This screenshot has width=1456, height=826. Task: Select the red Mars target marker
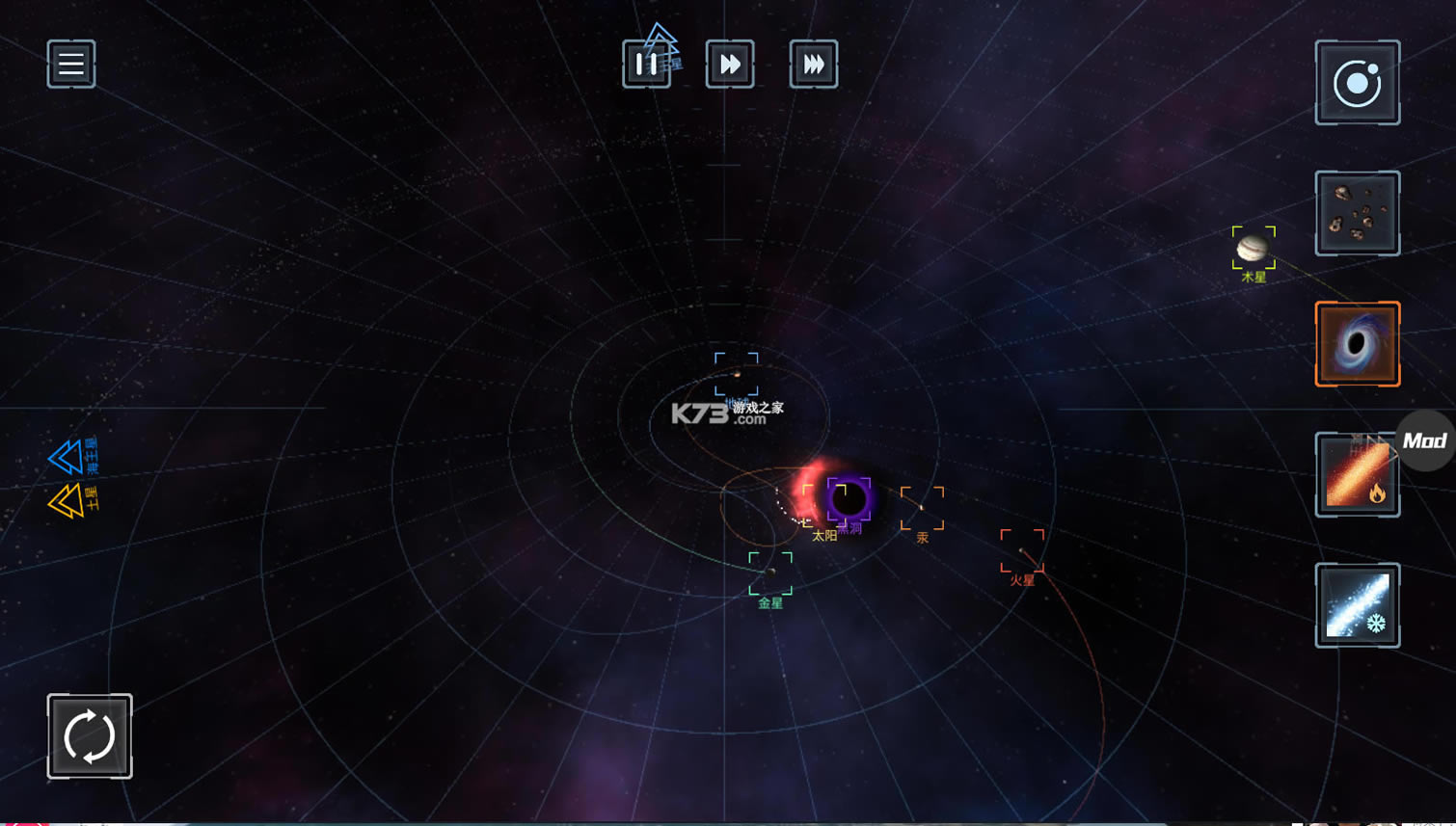(x=1022, y=551)
